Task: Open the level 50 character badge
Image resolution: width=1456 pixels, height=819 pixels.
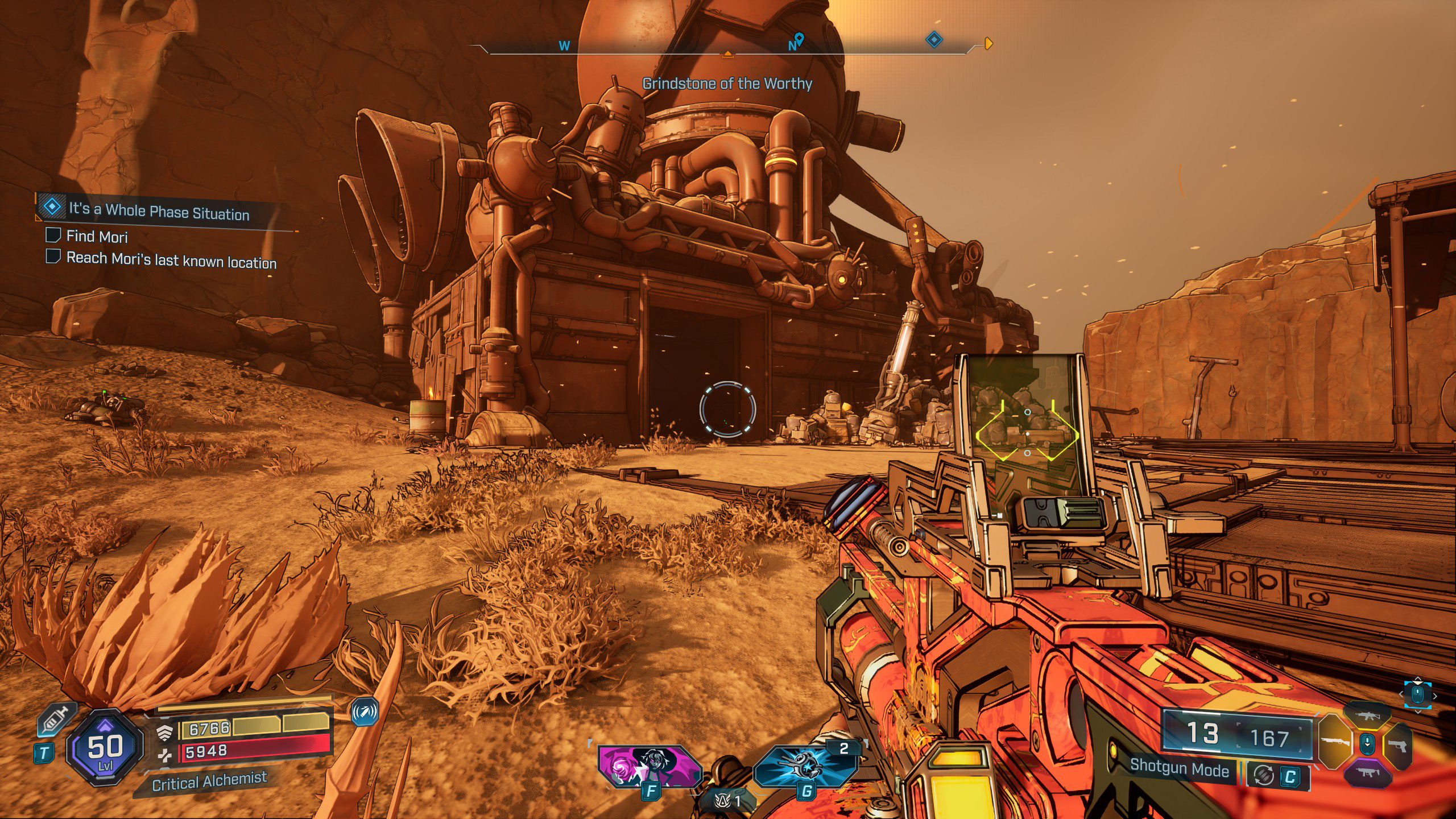Action: tap(105, 748)
